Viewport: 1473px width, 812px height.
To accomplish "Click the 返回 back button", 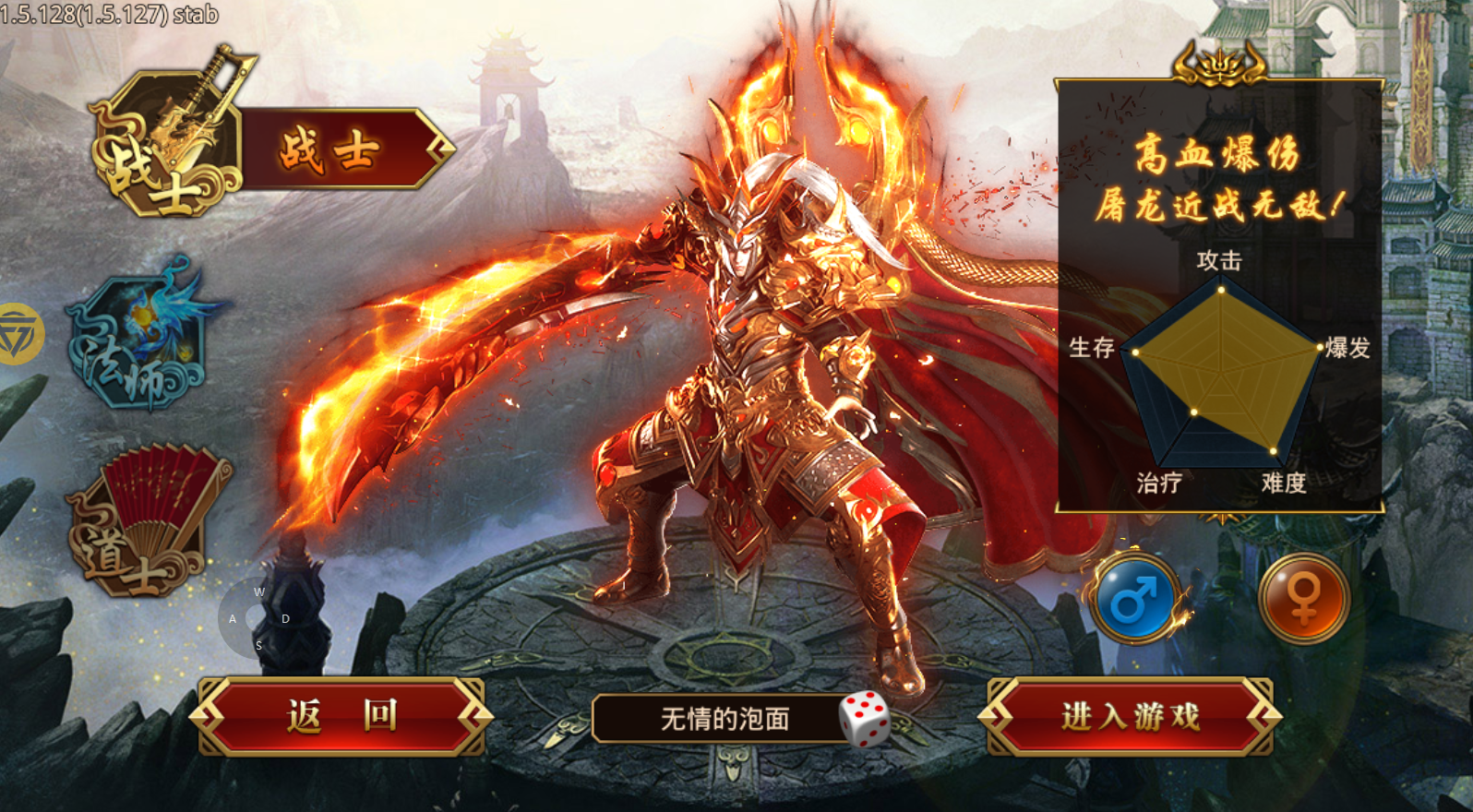I will tap(341, 716).
